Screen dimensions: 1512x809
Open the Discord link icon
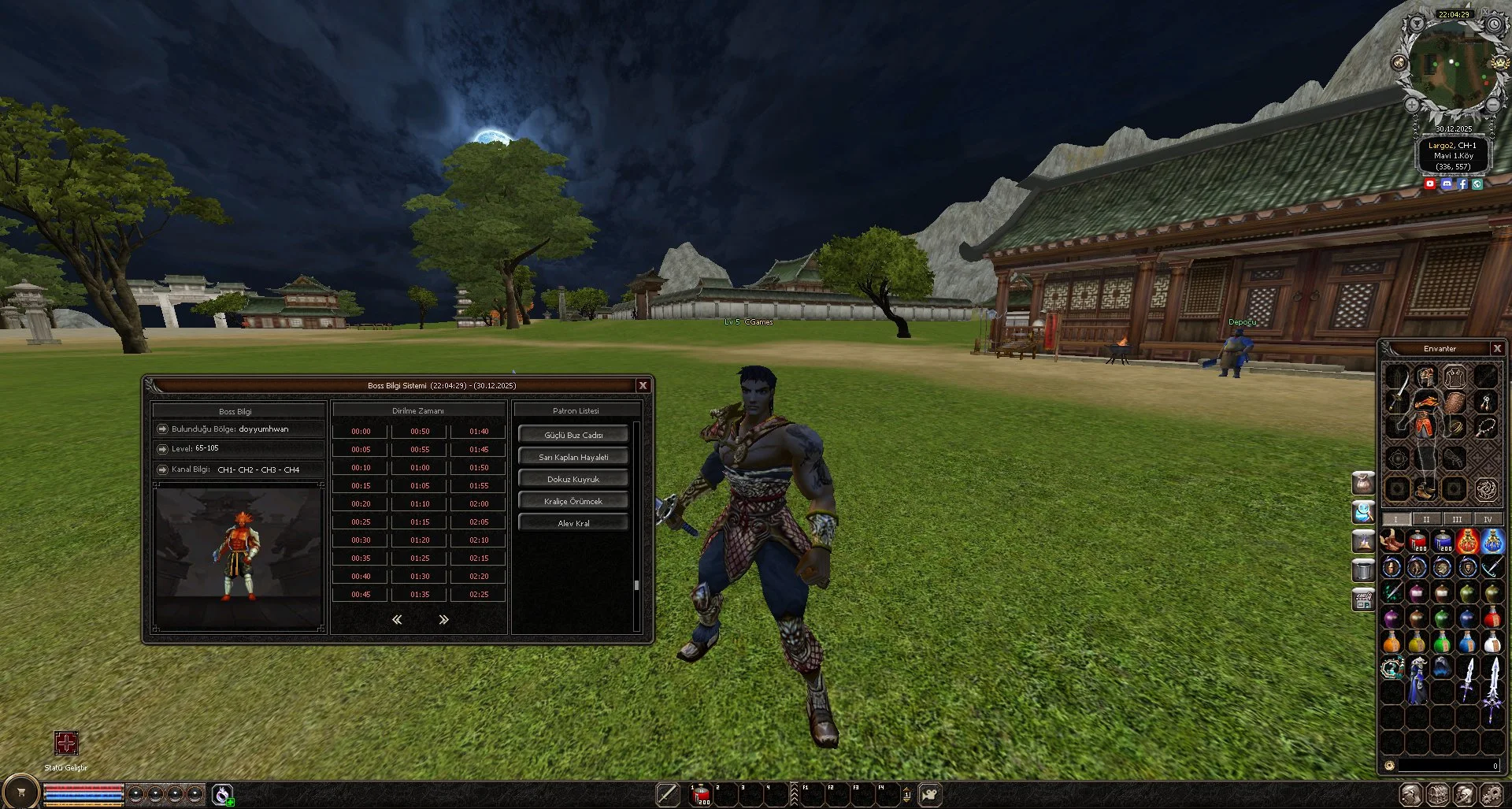tap(1446, 184)
